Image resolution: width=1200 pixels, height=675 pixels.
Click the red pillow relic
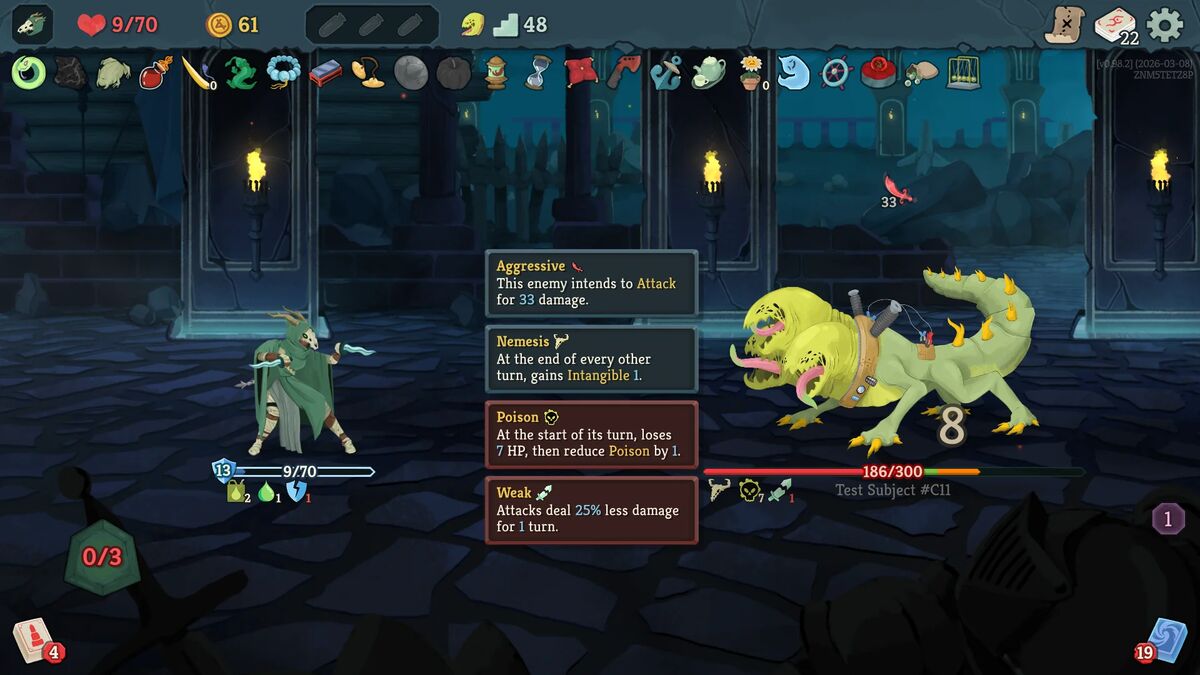580,72
